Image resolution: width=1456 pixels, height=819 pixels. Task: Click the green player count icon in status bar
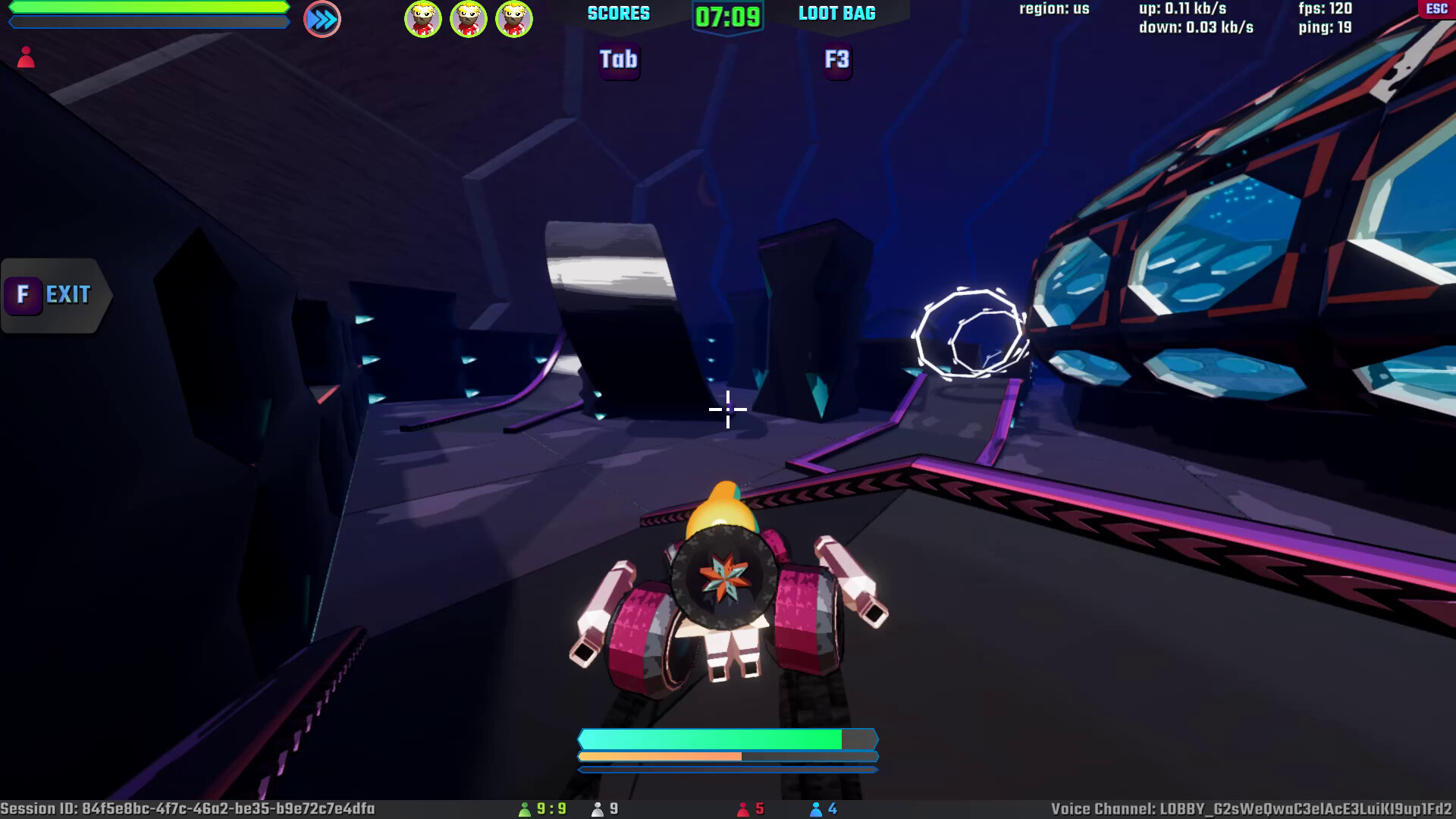click(x=526, y=809)
